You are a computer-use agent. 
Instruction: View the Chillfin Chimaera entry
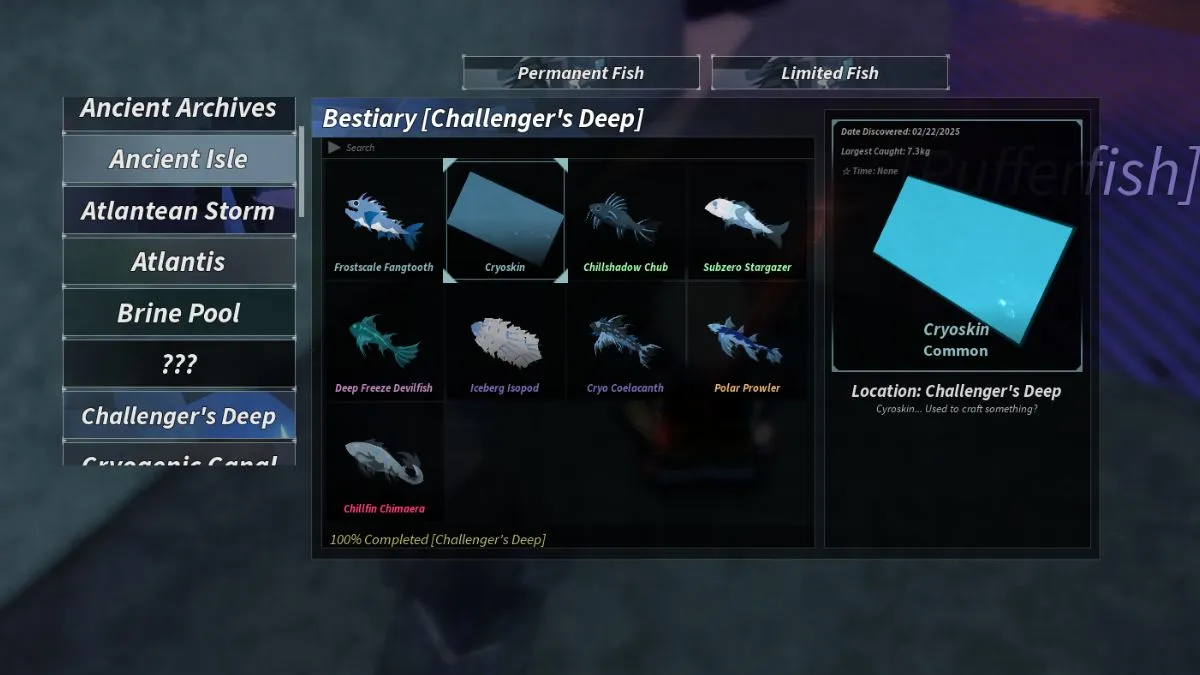coord(384,464)
